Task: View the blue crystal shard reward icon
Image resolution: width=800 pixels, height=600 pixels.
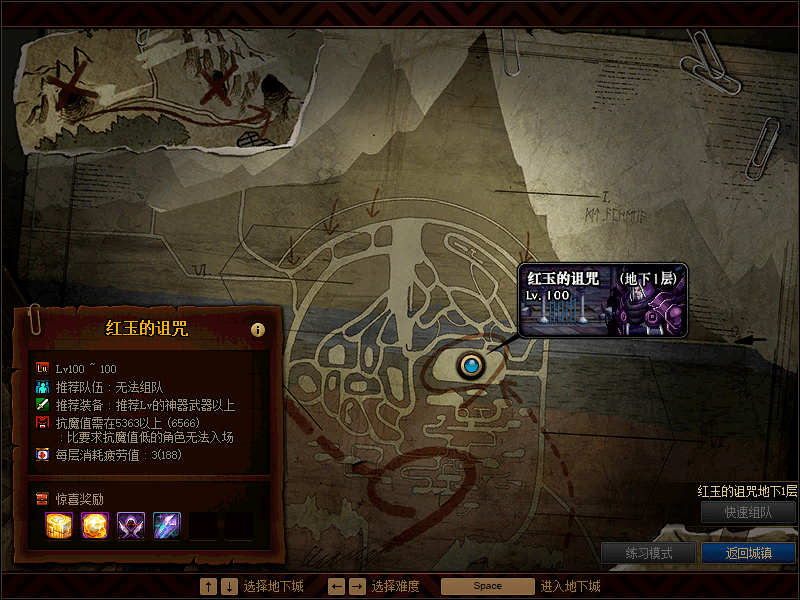Action: (x=167, y=525)
